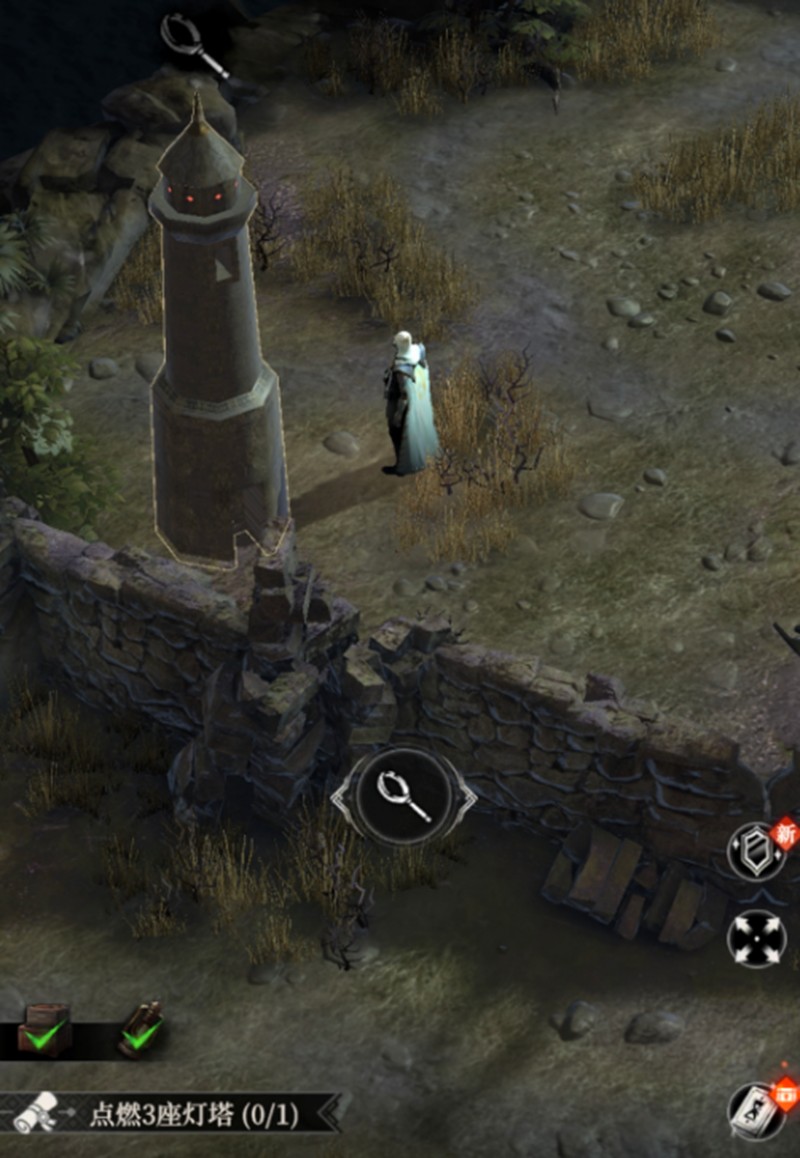This screenshot has height=1158, width=800.
Task: Select the bundle item with green checkmark
Action: point(142,1030)
